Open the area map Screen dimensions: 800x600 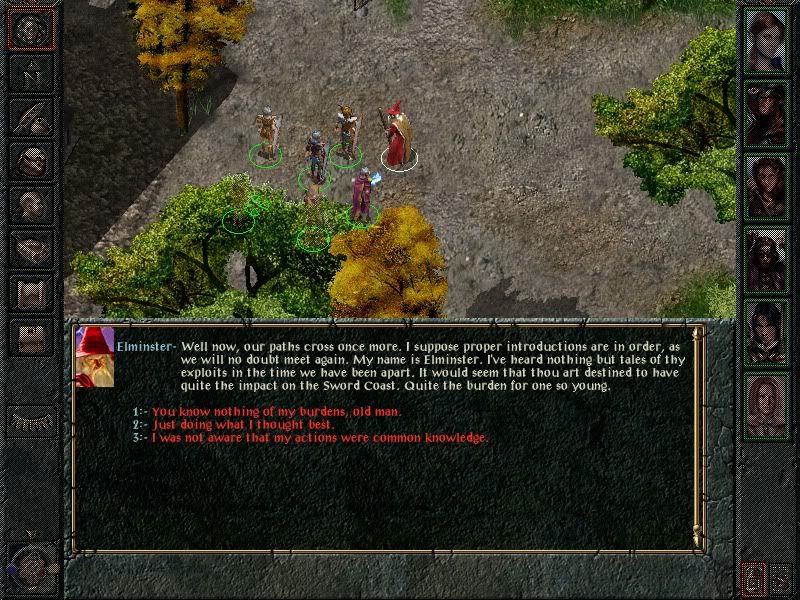coord(30,72)
